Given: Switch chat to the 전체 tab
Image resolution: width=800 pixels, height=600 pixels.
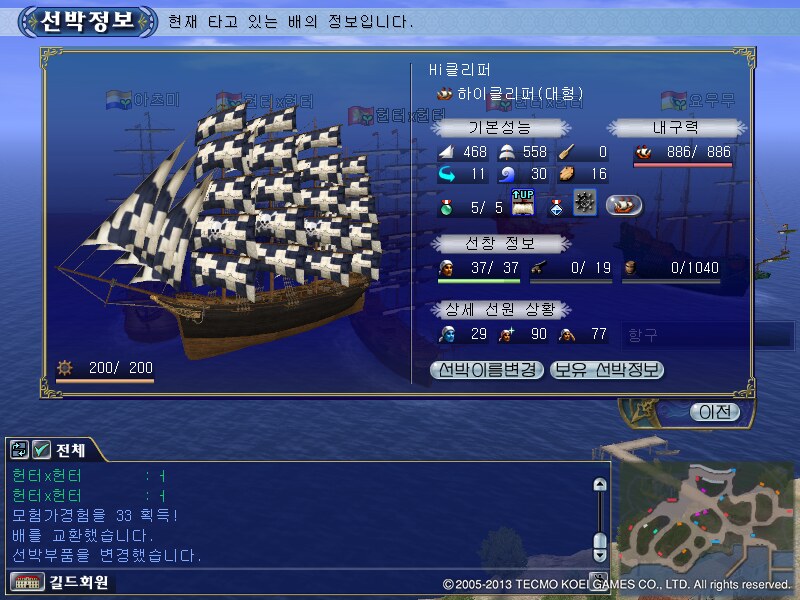Looking at the screenshot, I should point(70,450).
